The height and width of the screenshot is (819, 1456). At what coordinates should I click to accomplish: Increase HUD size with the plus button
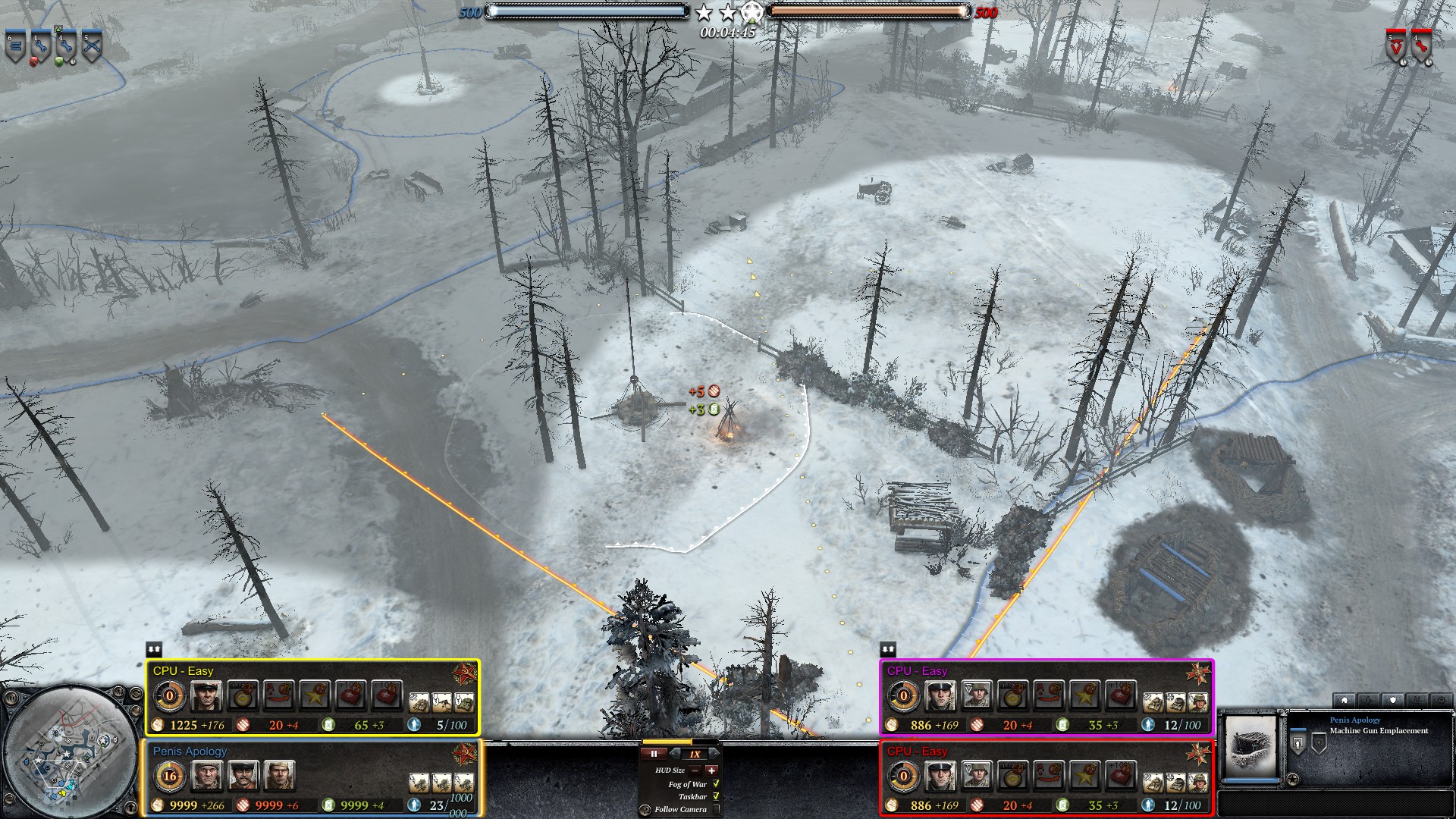pos(711,770)
